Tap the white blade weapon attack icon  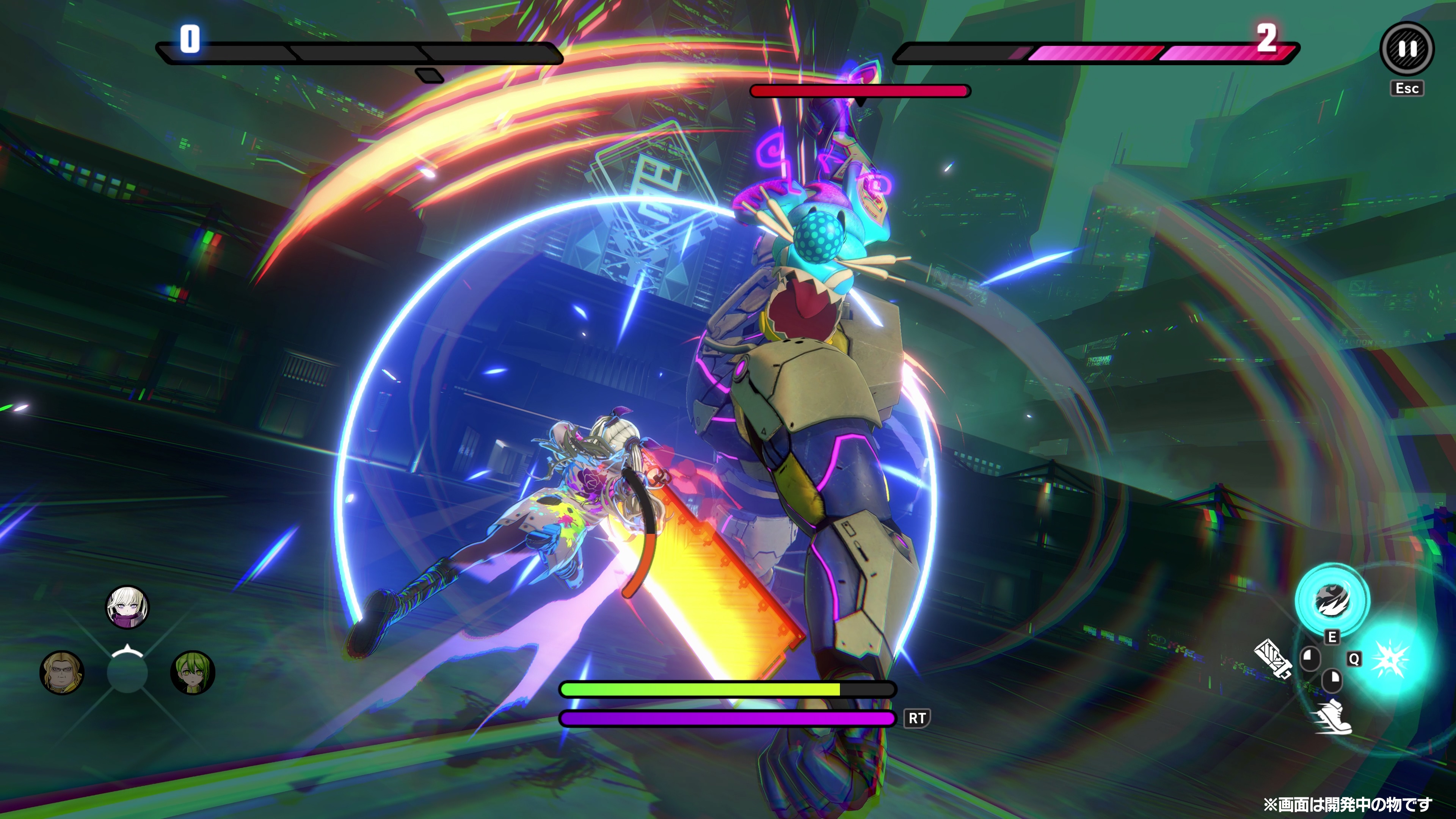[x=1272, y=659]
